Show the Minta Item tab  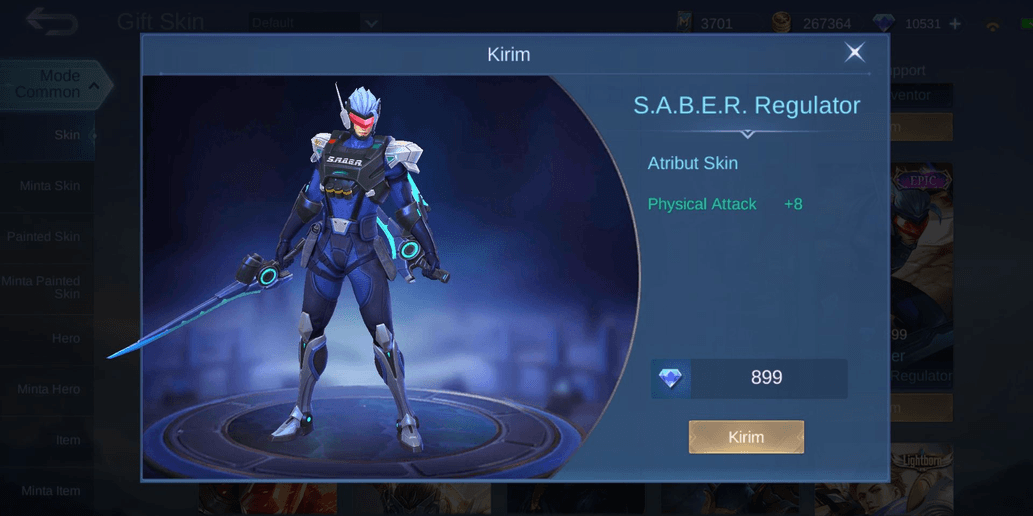(50, 491)
